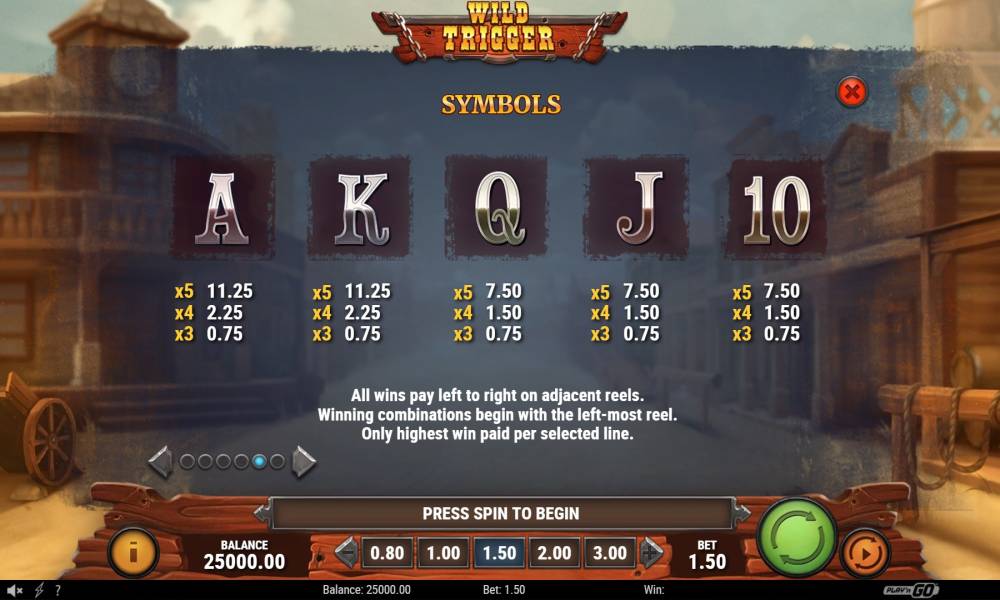This screenshot has height=600, width=1000.
Task: Set the bet to 3.00
Action: click(x=610, y=553)
